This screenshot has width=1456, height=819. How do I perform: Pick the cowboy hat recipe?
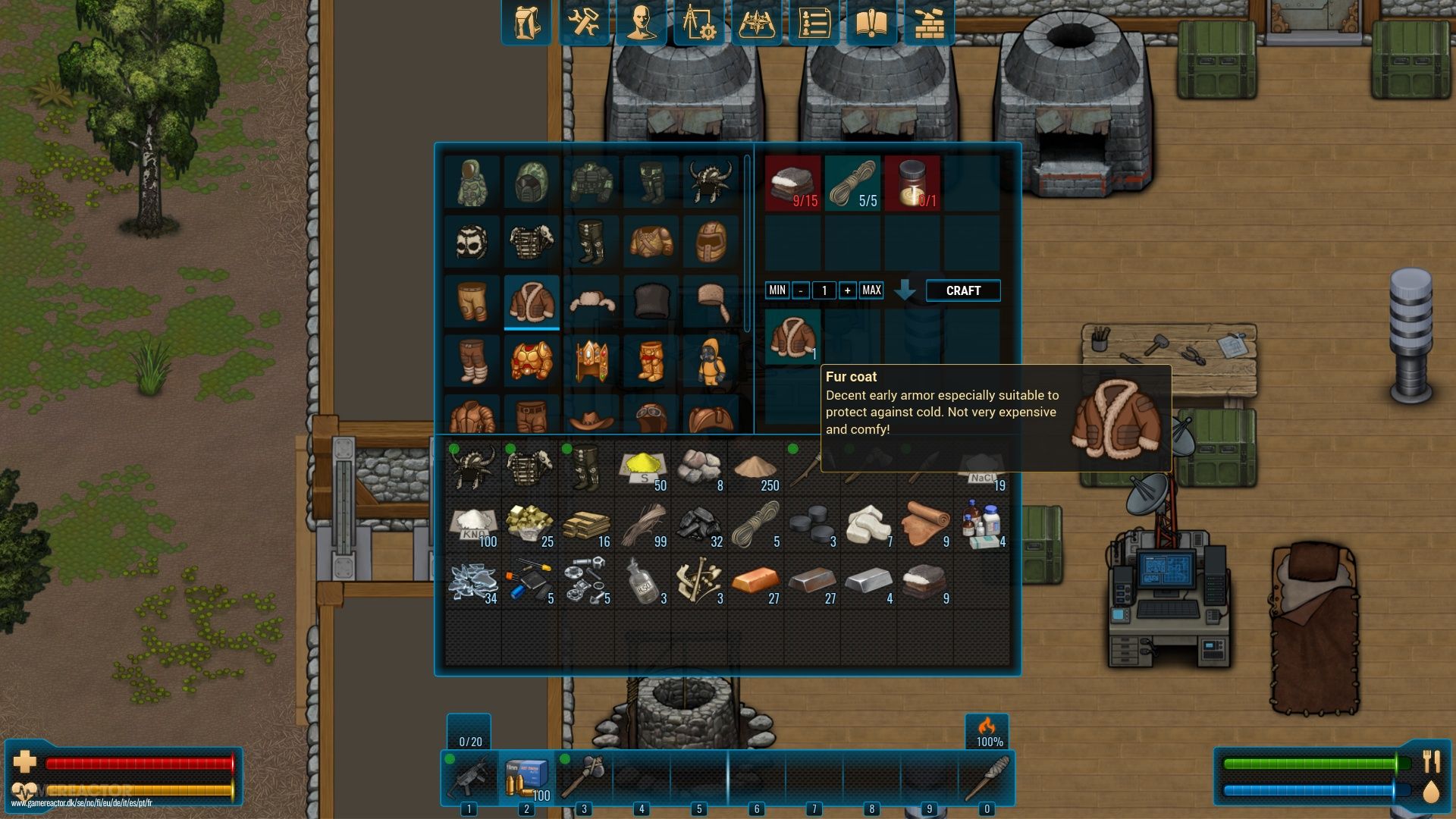(591, 416)
